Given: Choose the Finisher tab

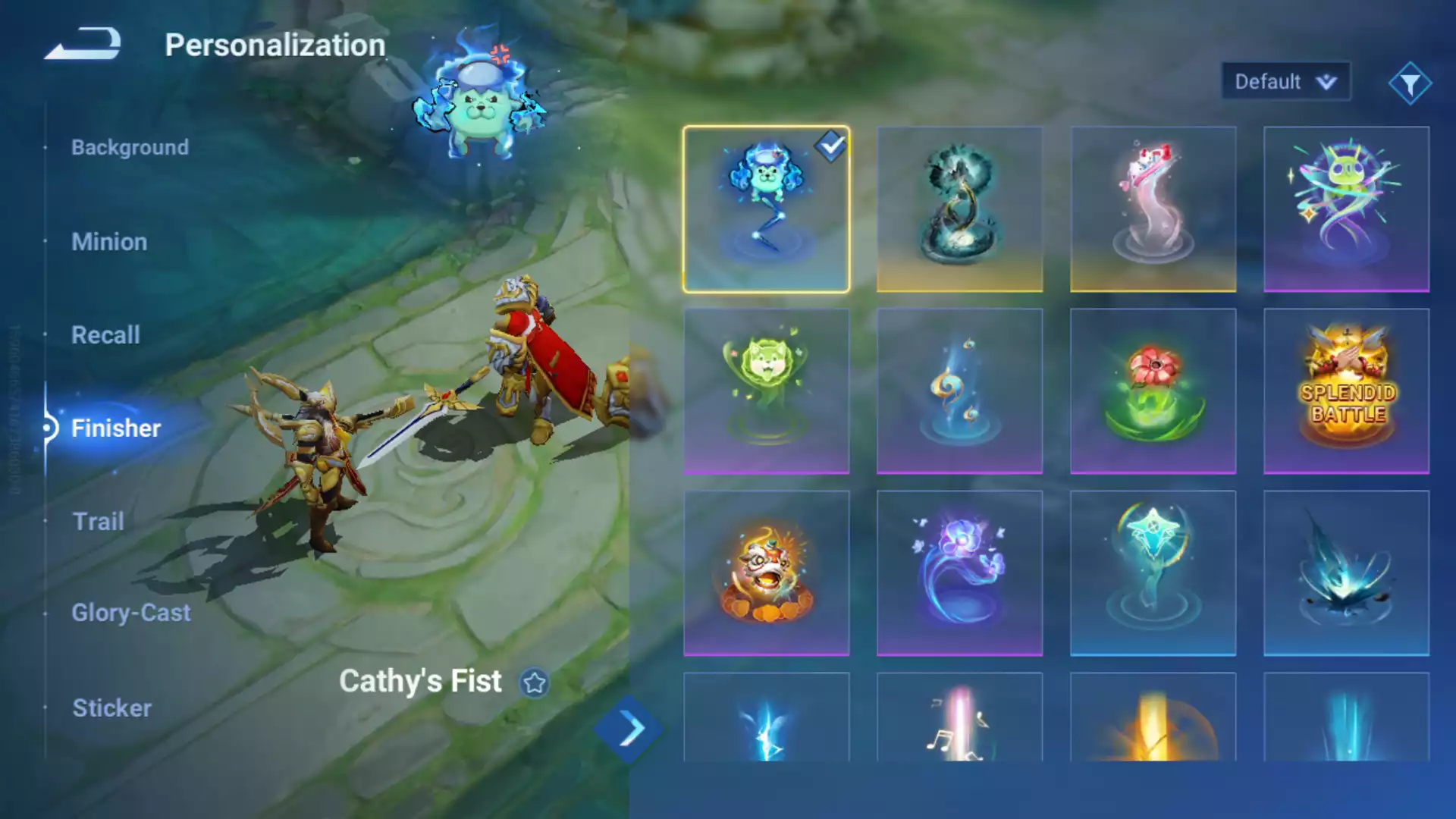Looking at the screenshot, I should (115, 428).
